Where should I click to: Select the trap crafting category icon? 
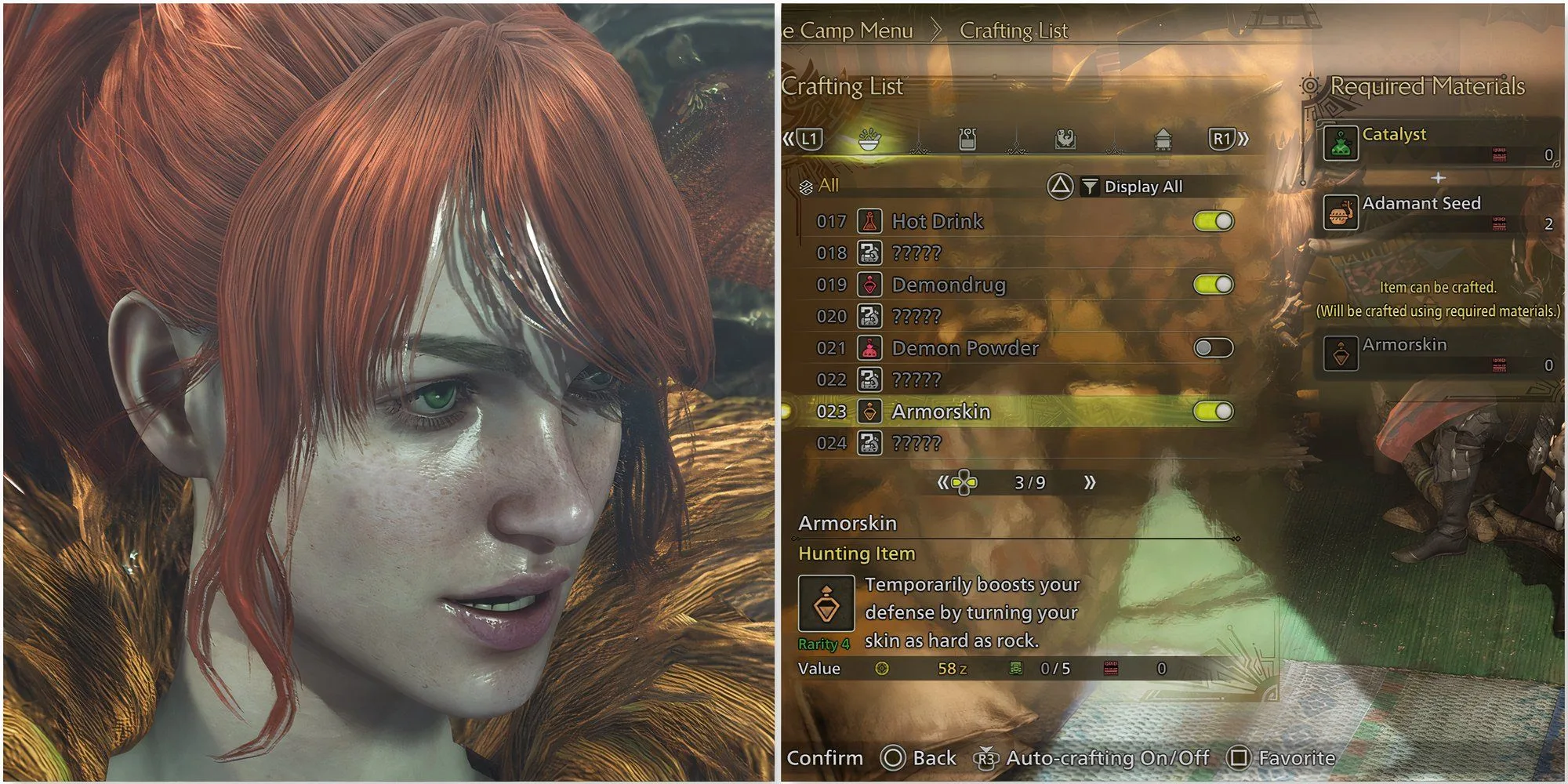coord(1065,138)
